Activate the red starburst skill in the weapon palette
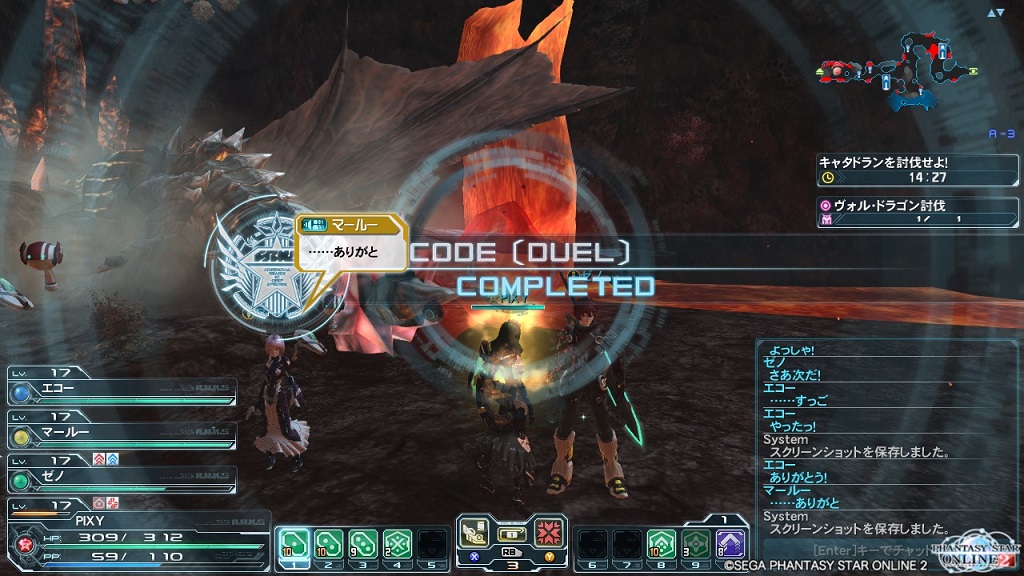 (548, 534)
